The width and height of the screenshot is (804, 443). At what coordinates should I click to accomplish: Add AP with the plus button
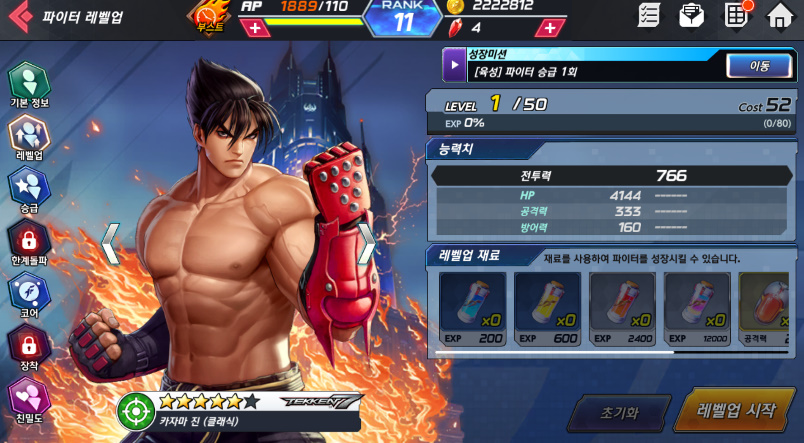[255, 28]
